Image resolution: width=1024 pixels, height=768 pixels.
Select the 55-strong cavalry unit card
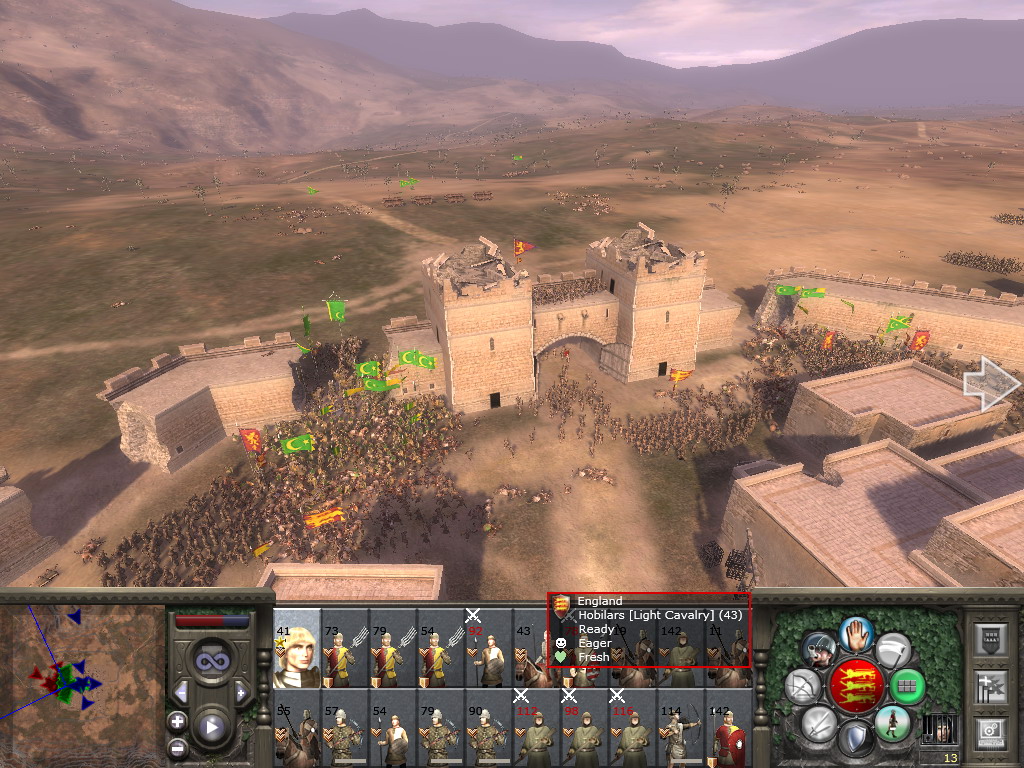click(297, 727)
